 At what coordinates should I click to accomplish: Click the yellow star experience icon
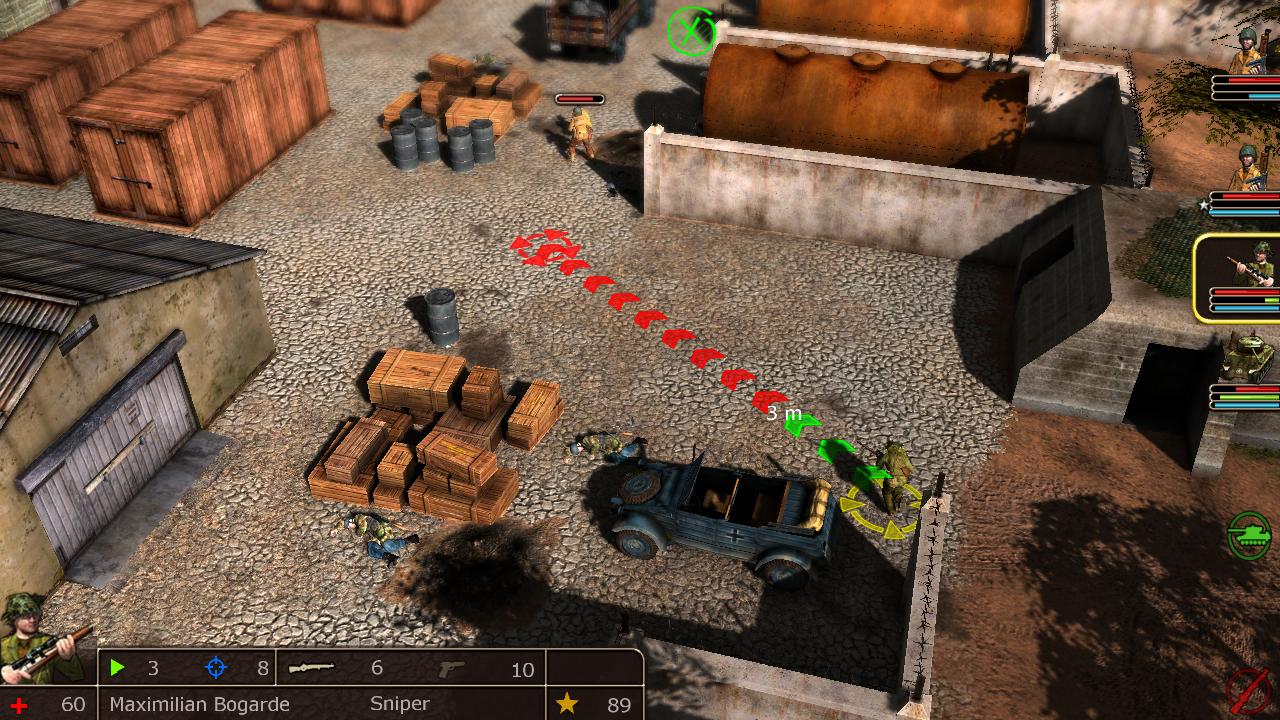[x=566, y=704]
